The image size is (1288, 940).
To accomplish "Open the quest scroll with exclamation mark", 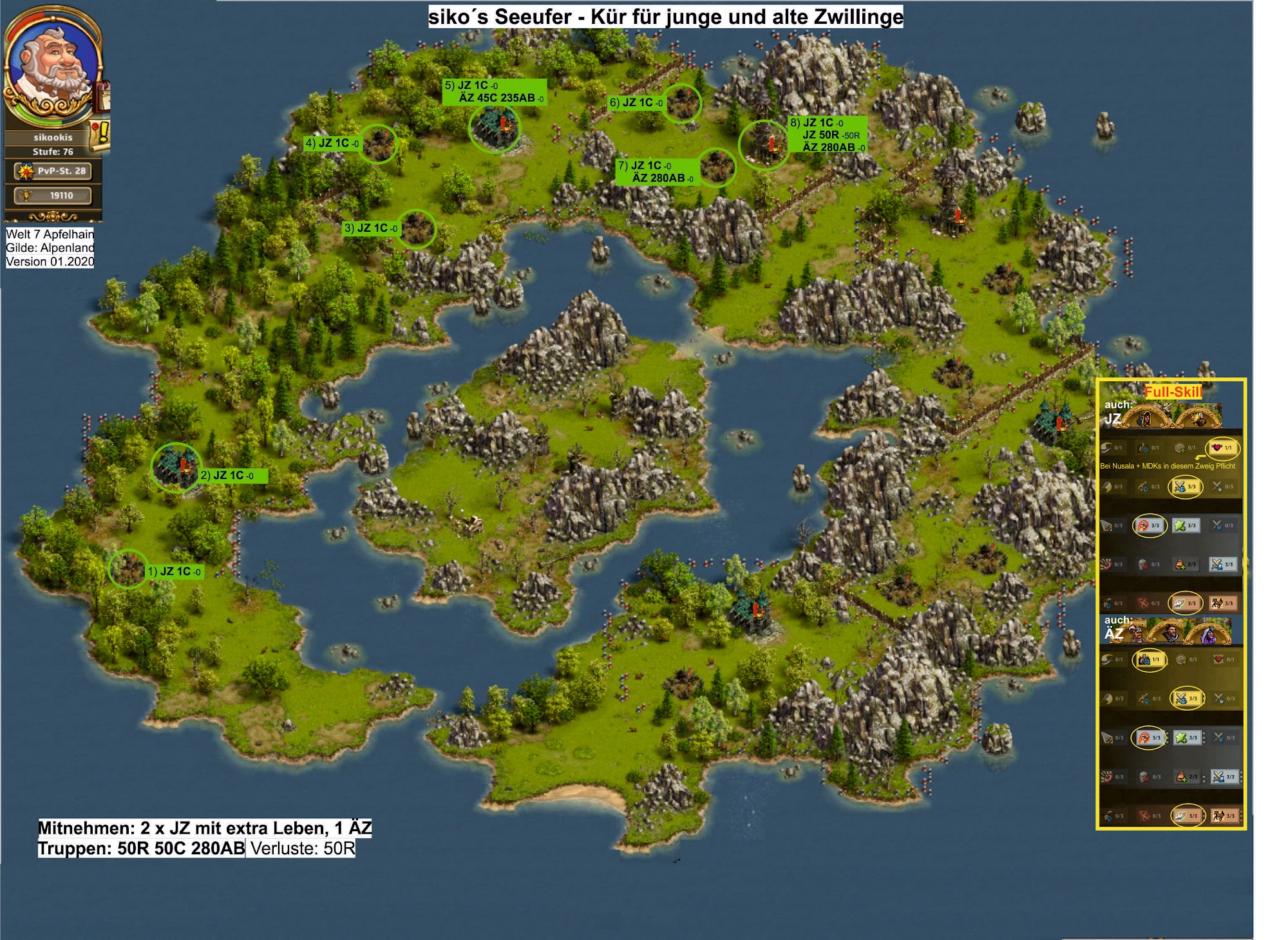I will (x=100, y=135).
